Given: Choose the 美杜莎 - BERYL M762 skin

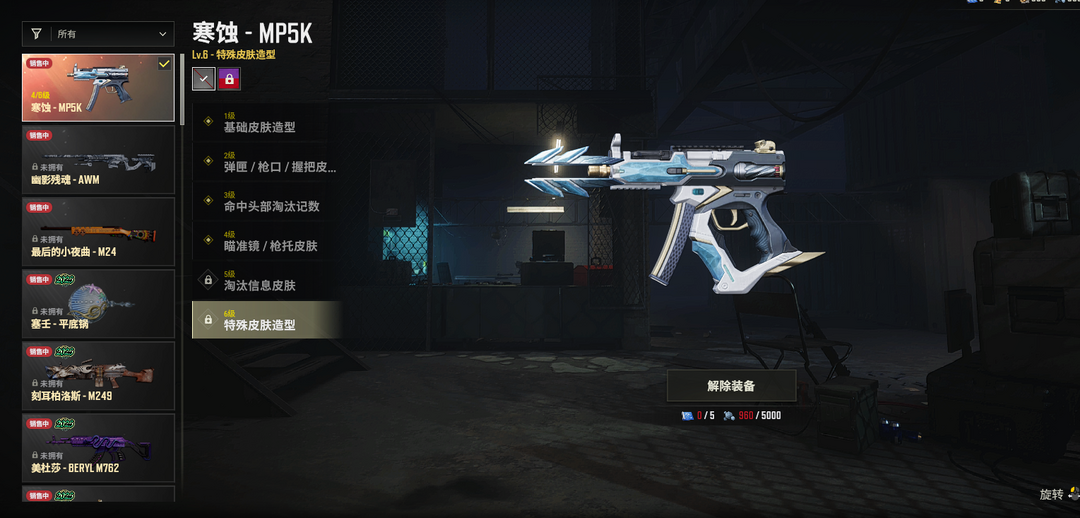Looking at the screenshot, I should click(98, 448).
